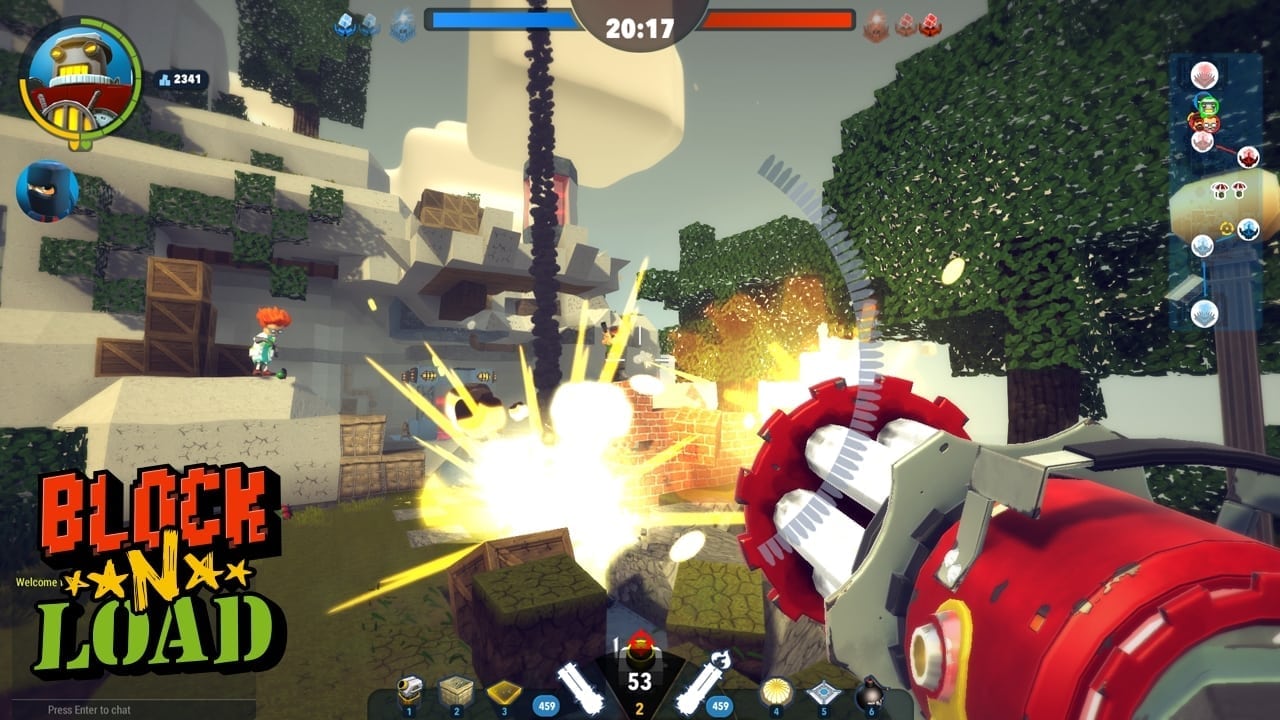Choose the sandstone block in slot 2
The height and width of the screenshot is (720, 1280).
pos(456,690)
